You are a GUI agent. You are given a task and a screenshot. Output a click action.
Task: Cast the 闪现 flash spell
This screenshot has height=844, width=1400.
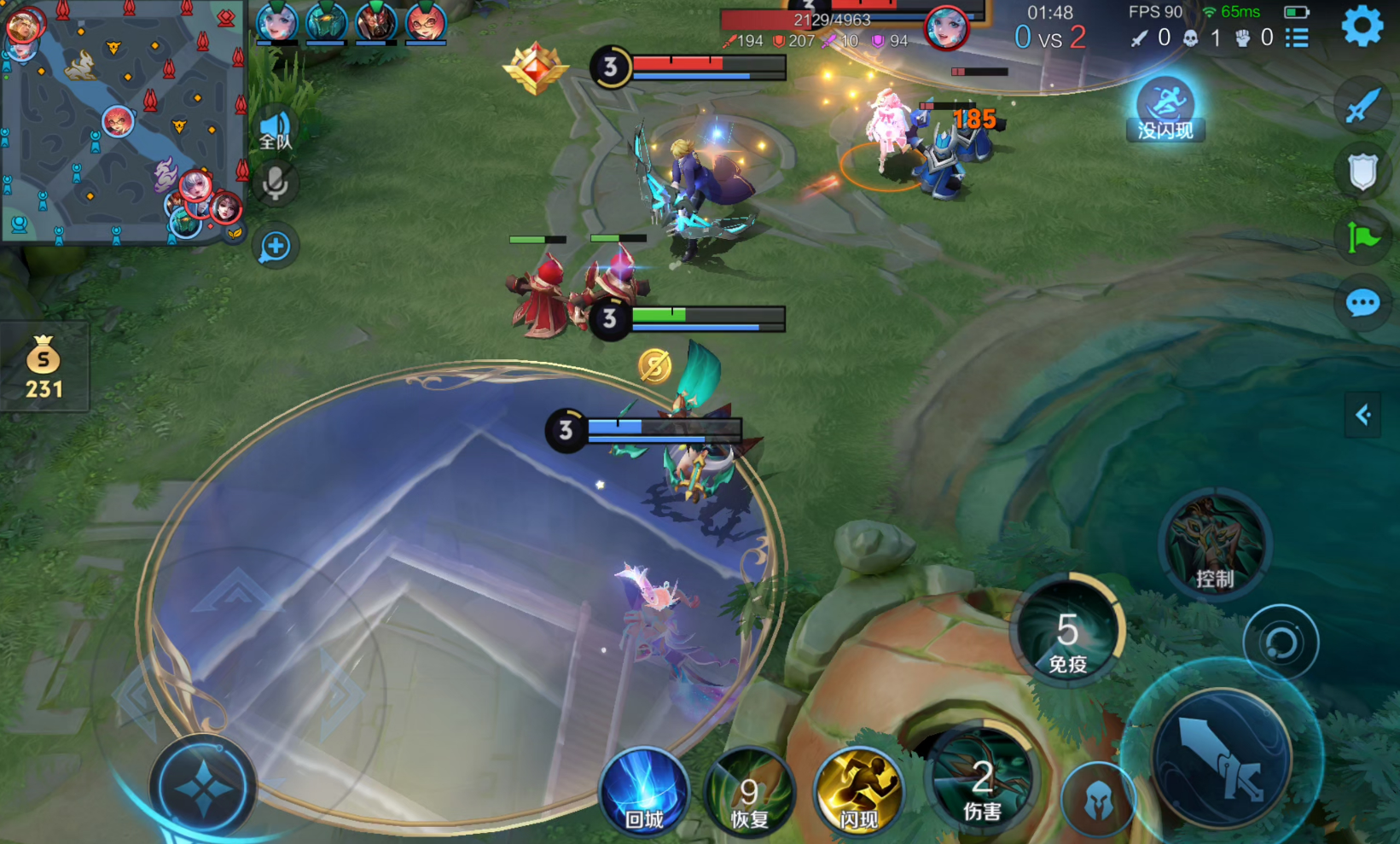[857, 792]
